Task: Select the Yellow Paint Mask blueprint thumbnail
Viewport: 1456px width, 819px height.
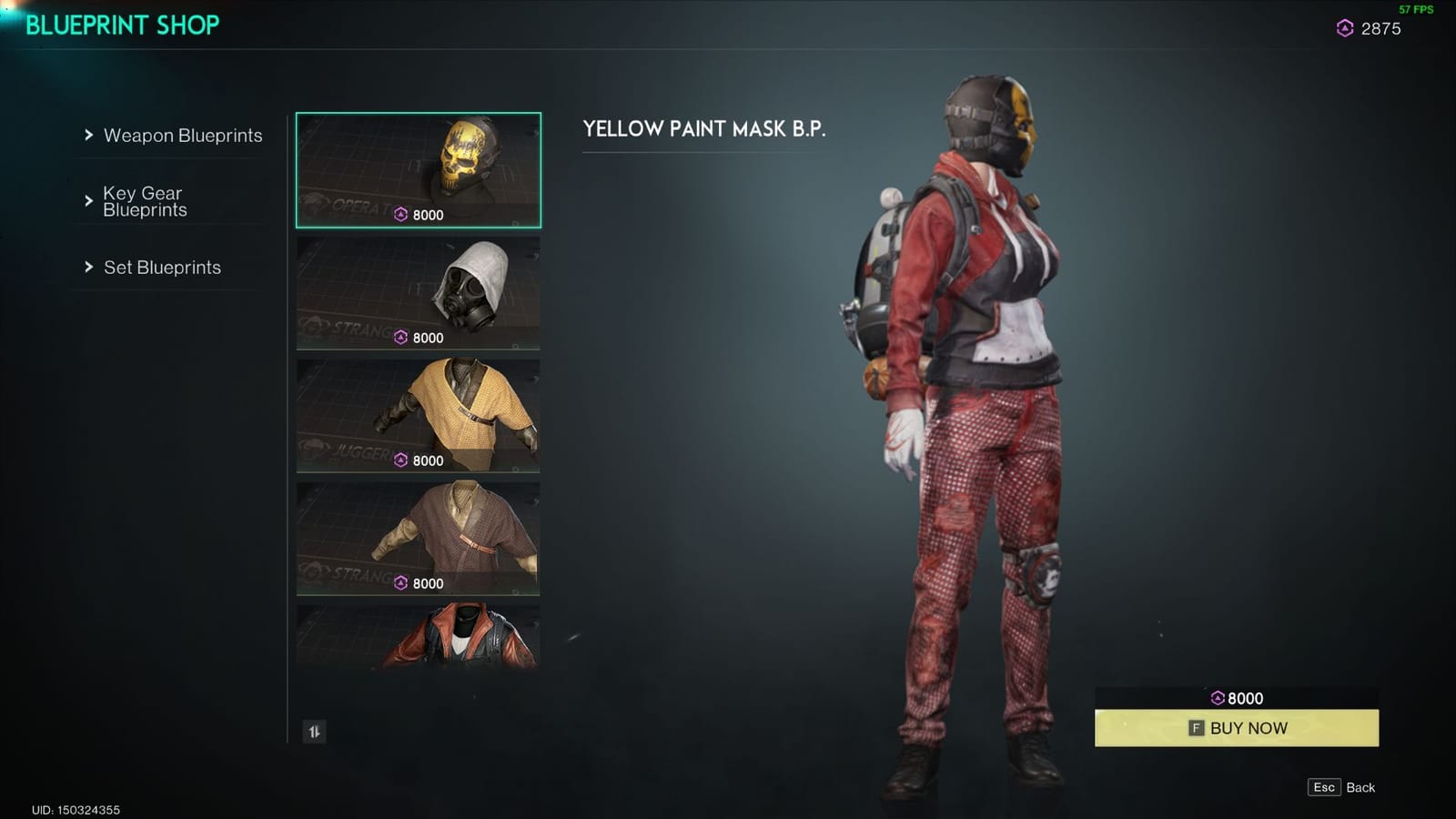Action: click(x=417, y=168)
